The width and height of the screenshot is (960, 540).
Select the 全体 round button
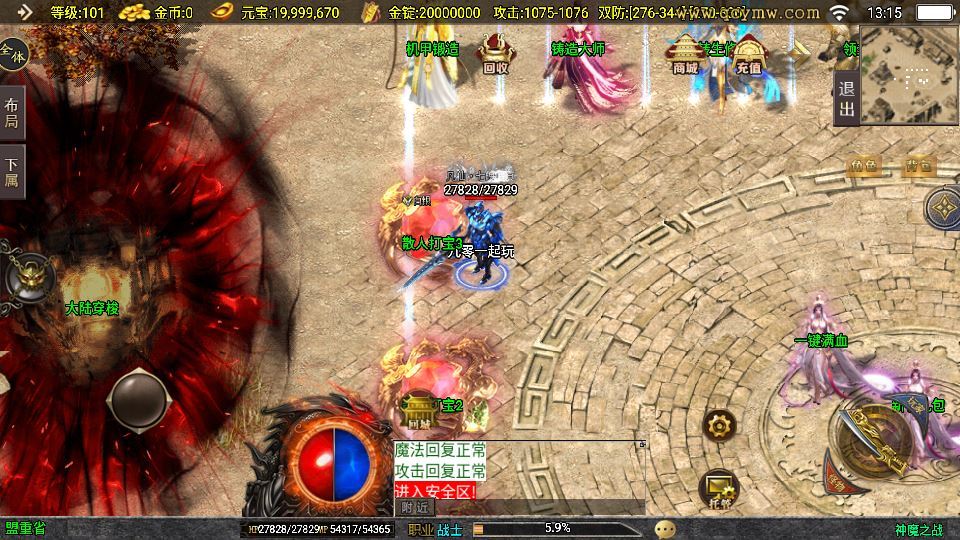tap(12, 53)
